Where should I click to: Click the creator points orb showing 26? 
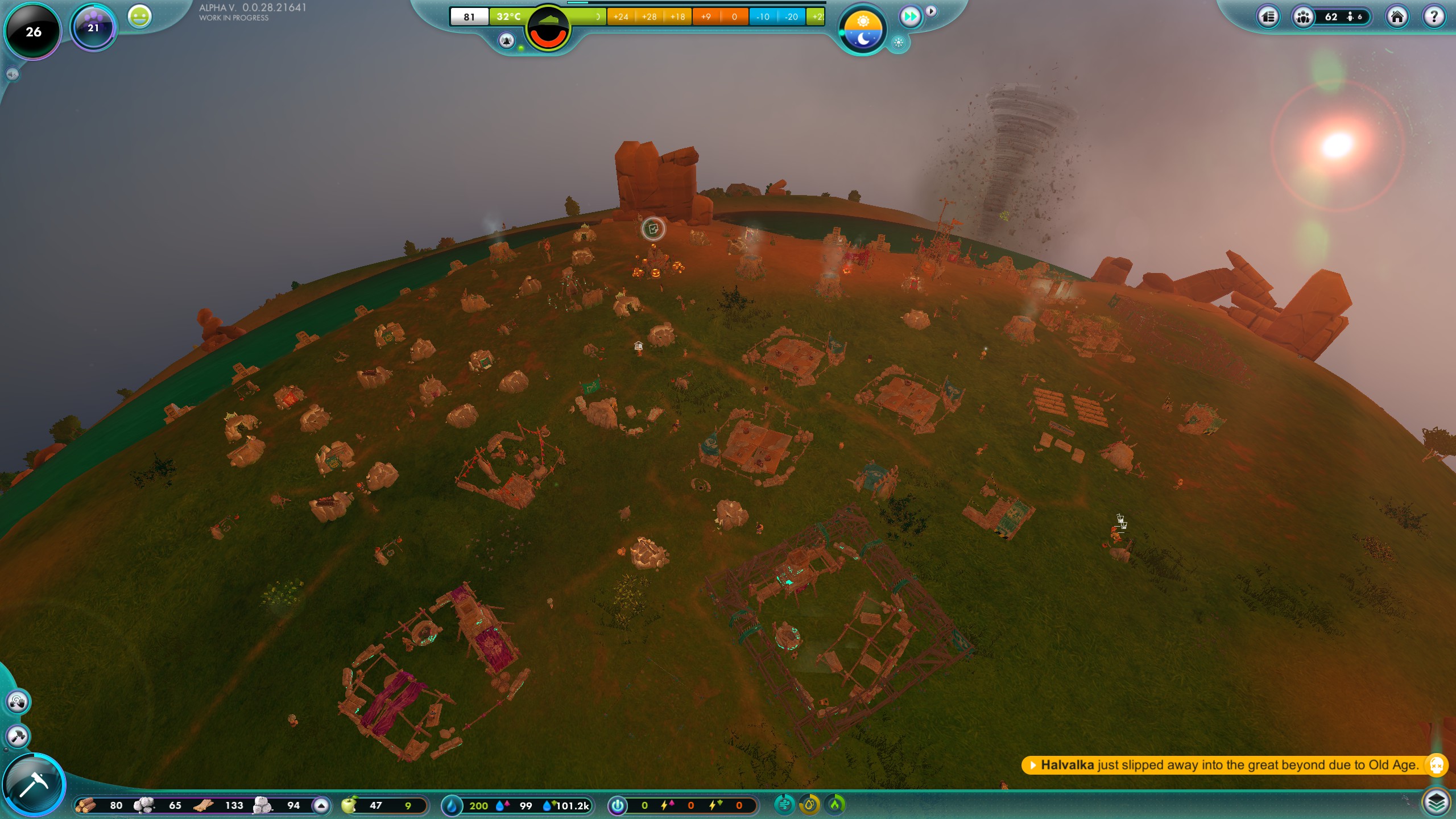[x=32, y=32]
